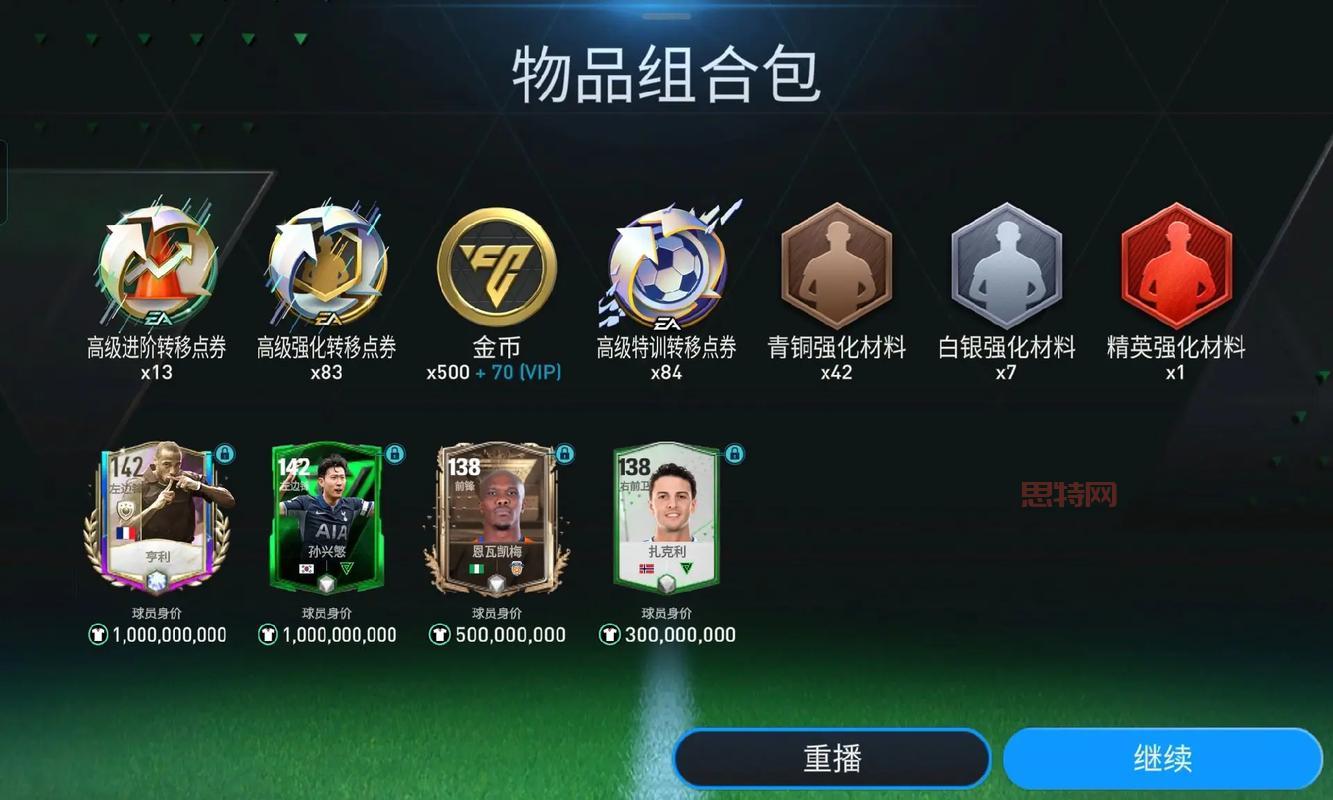Expand the left edge side panel handle
The width and height of the screenshot is (1333, 800).
point(5,180)
